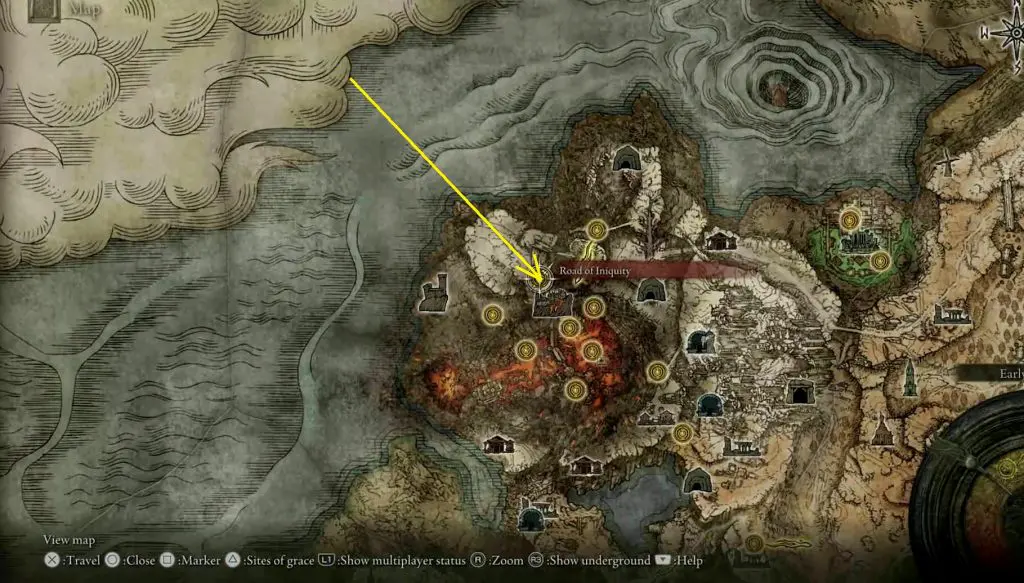Select the lower grace marker inside the green grounds
The height and width of the screenshot is (583, 1024).
tap(881, 261)
